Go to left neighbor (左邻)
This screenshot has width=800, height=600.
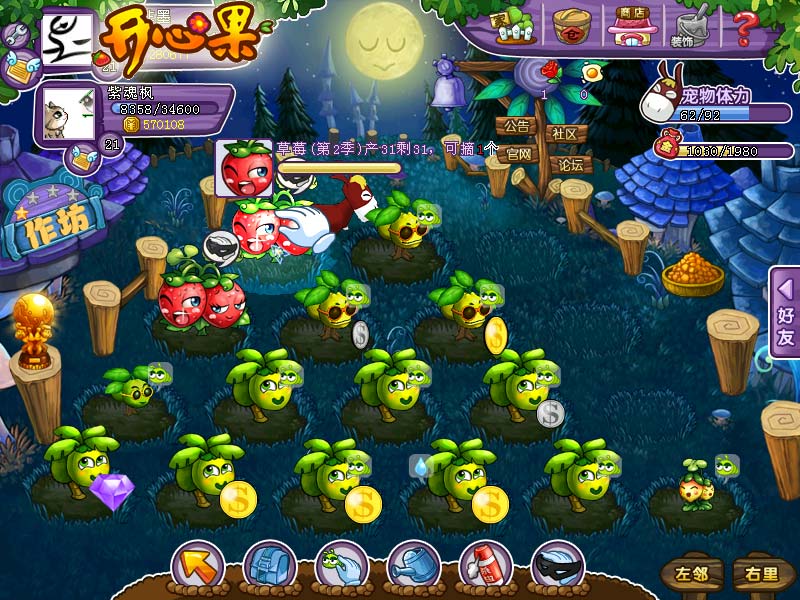[691, 575]
